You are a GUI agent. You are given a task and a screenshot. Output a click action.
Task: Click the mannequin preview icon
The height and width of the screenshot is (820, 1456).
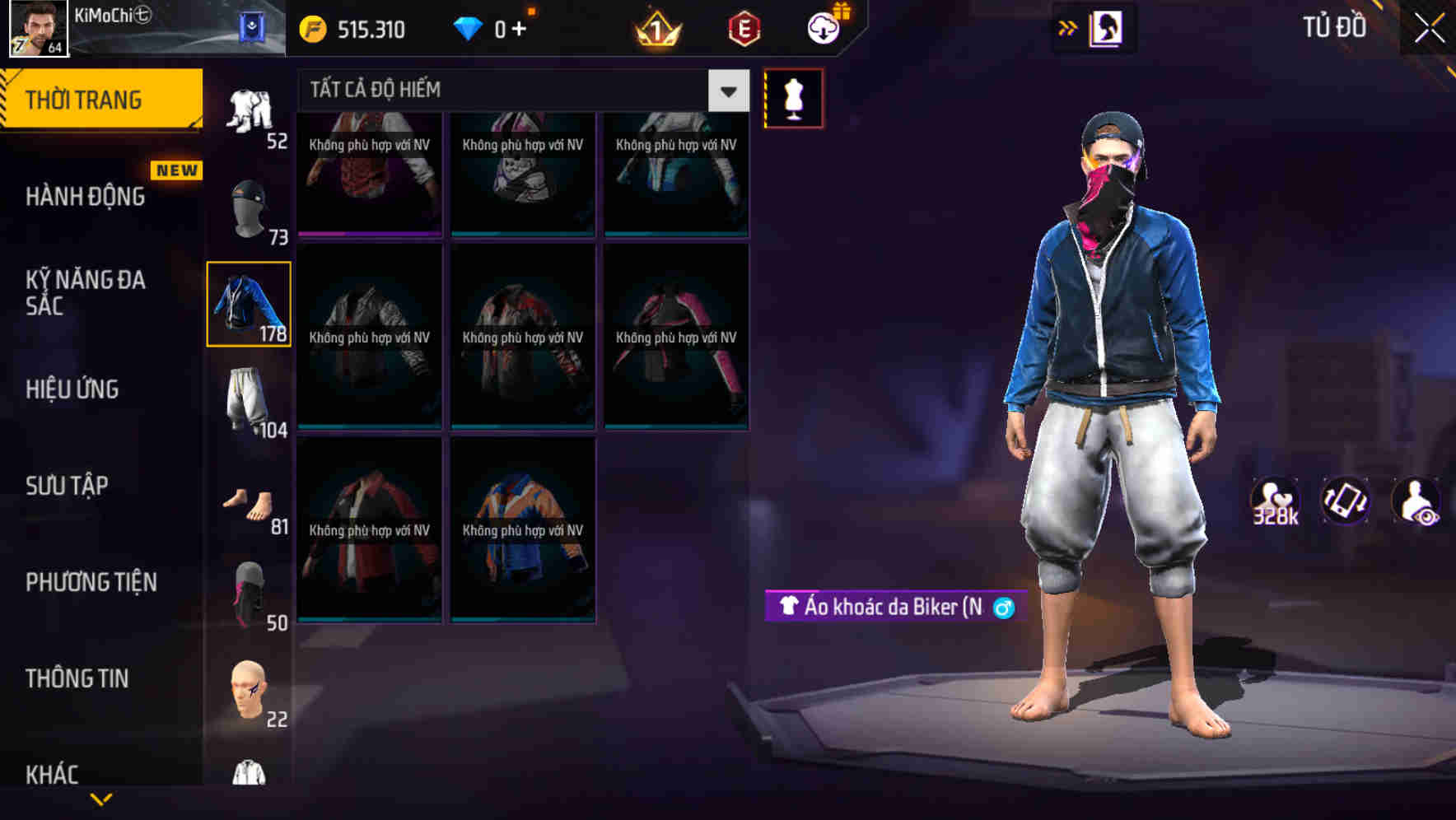point(793,97)
